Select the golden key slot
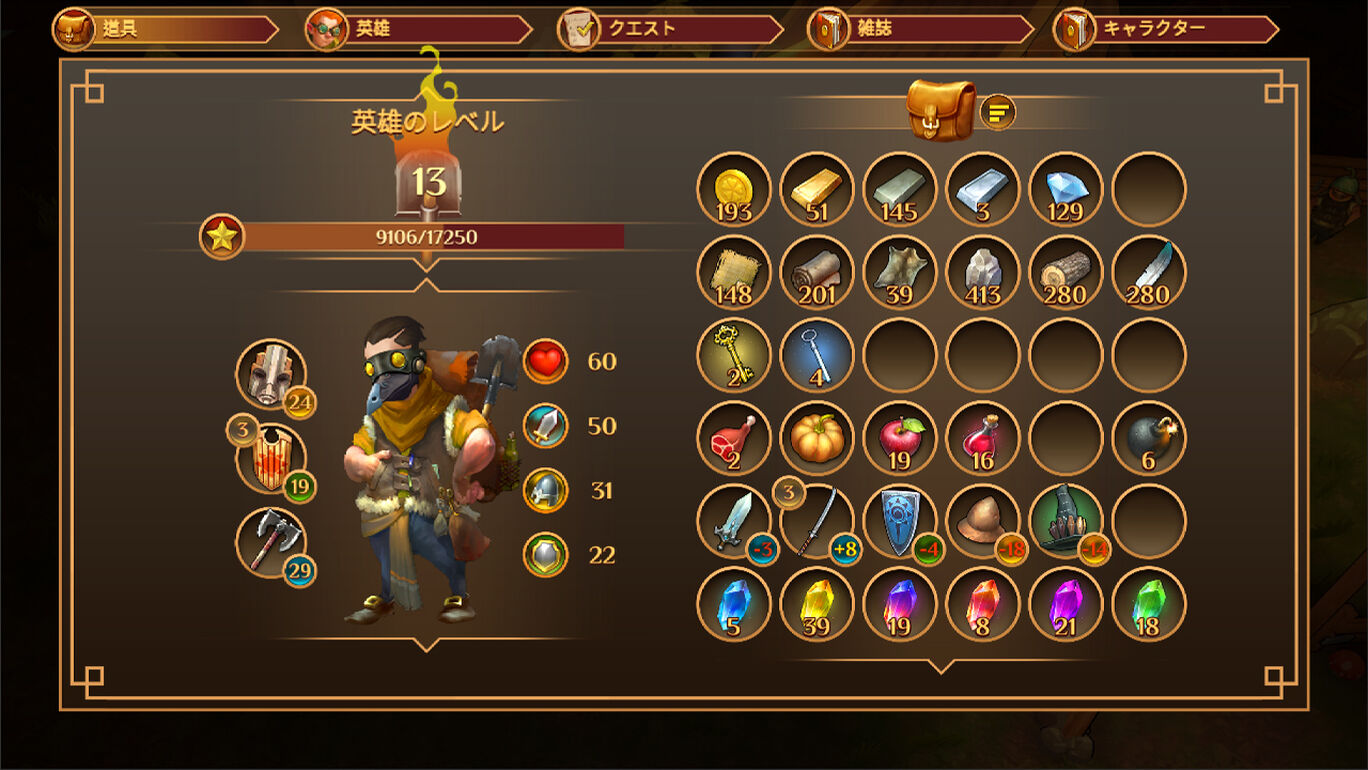Viewport: 1368px width, 770px height. coord(734,355)
